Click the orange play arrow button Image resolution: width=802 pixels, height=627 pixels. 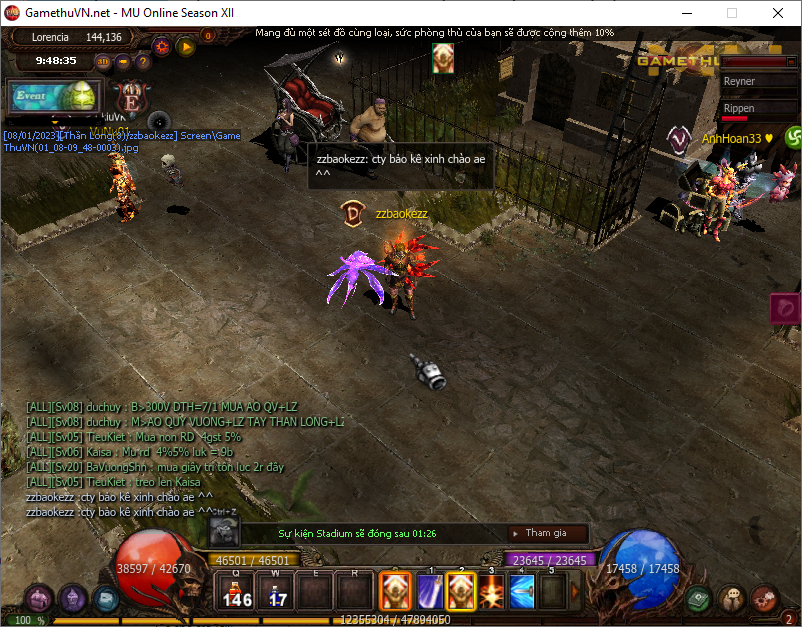185,45
